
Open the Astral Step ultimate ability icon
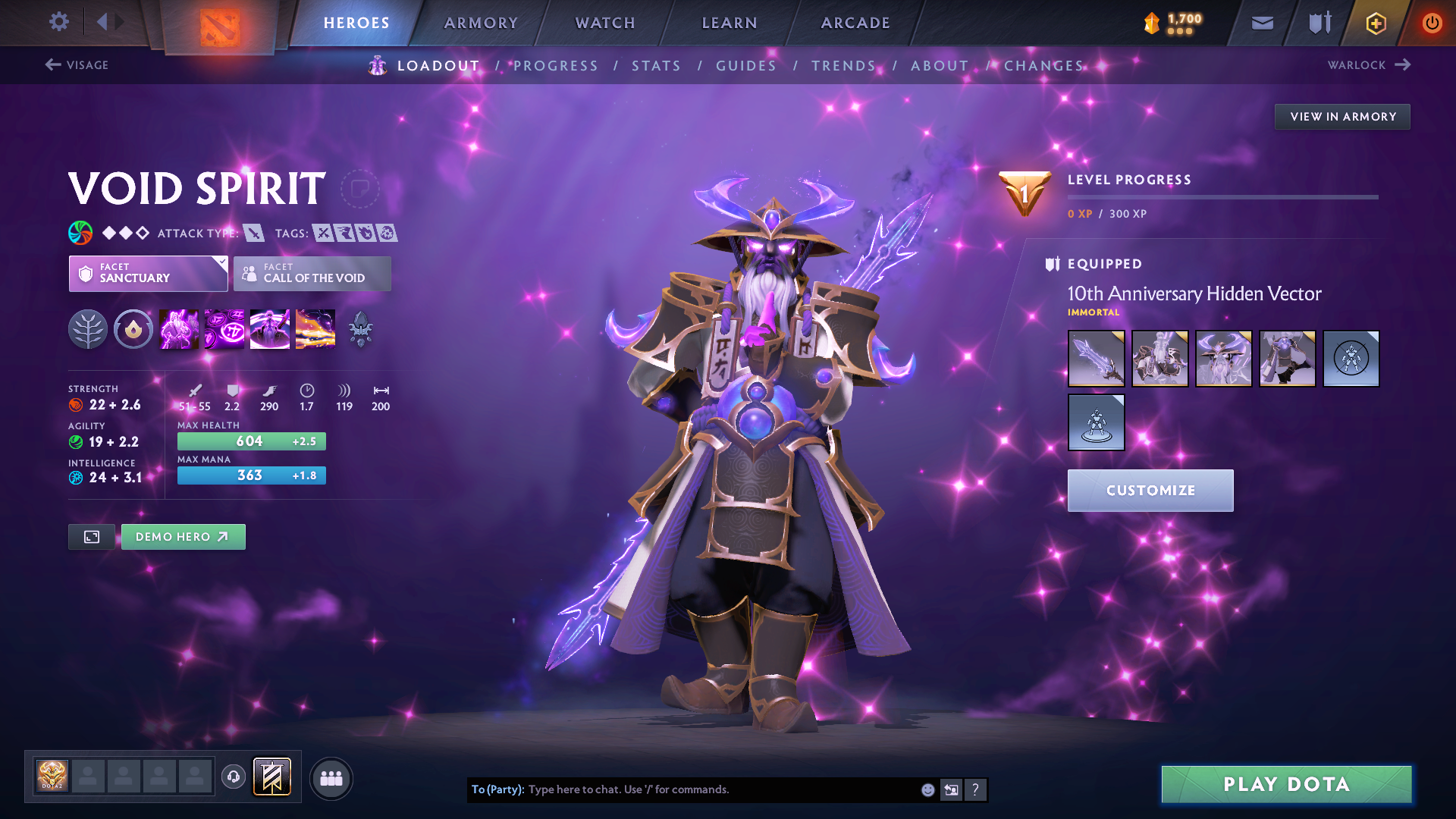[315, 328]
